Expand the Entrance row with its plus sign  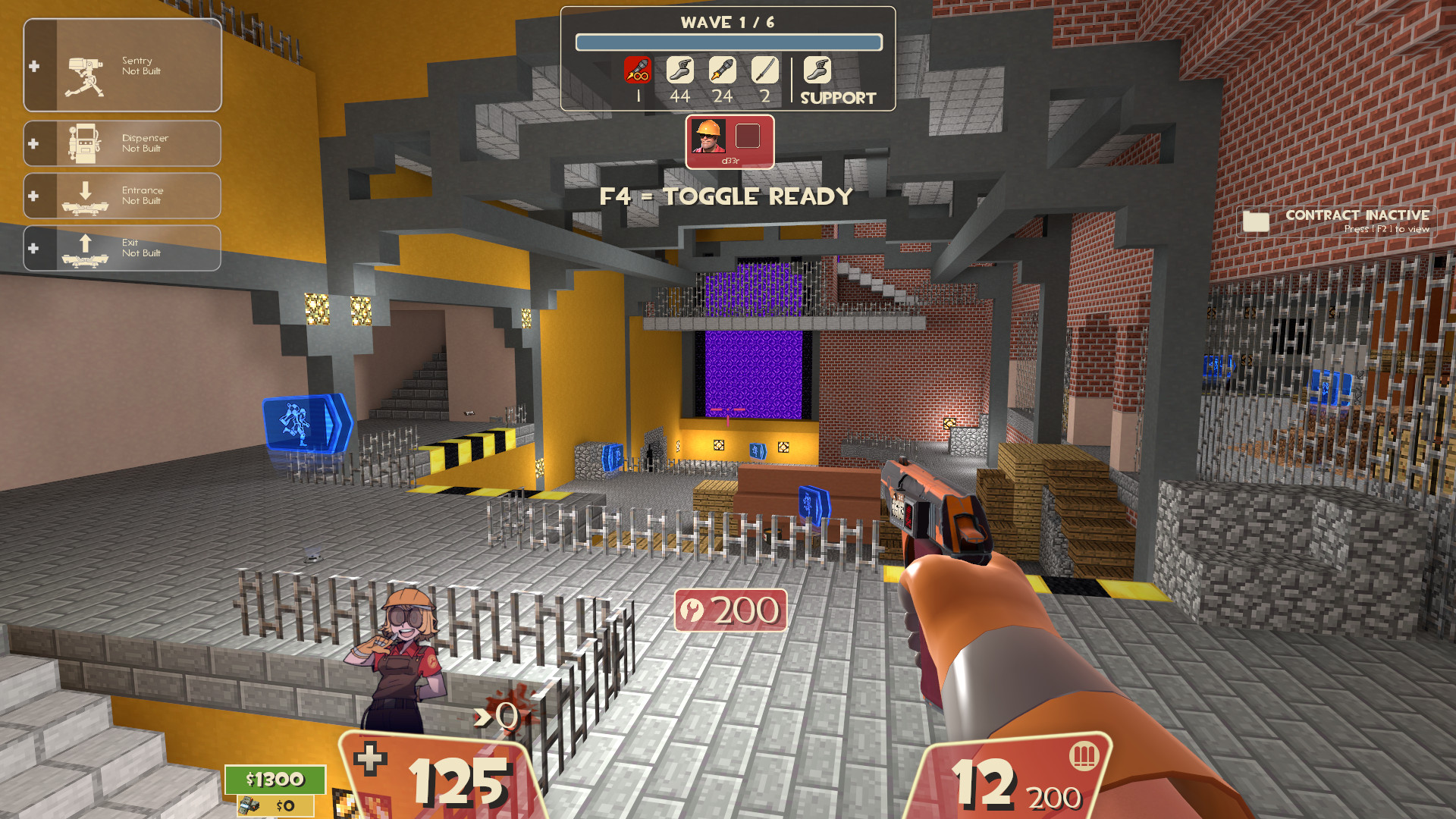33,195
